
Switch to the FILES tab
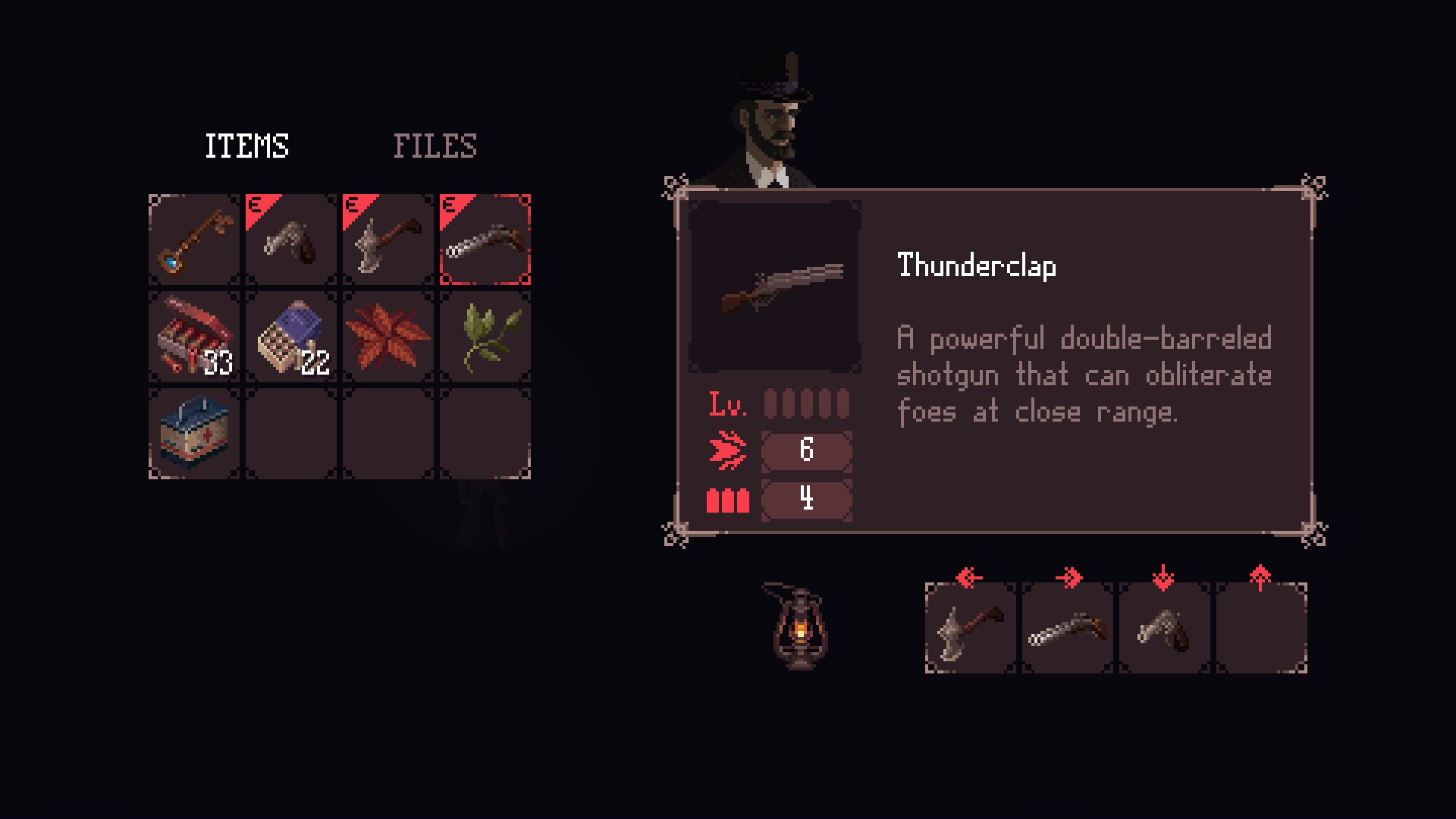pyautogui.click(x=435, y=144)
